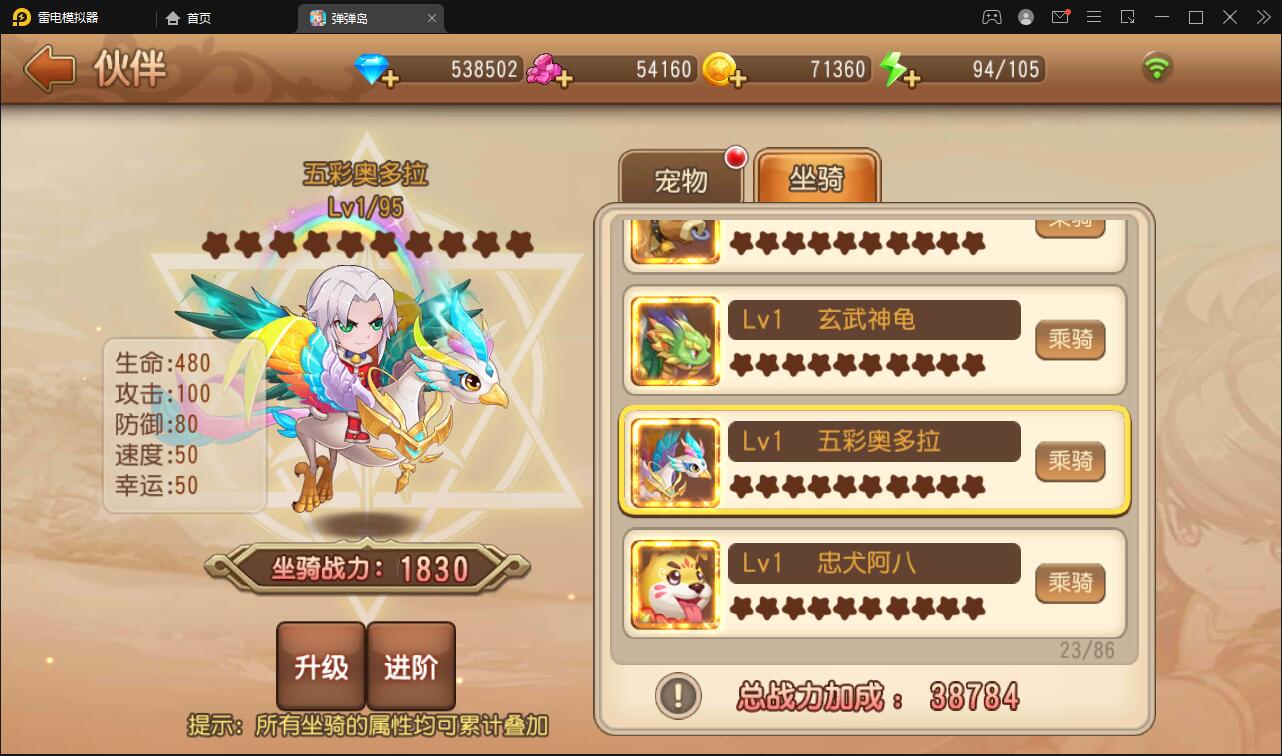Tap the 忠犬阿八 portrait thumbnail

click(x=673, y=584)
